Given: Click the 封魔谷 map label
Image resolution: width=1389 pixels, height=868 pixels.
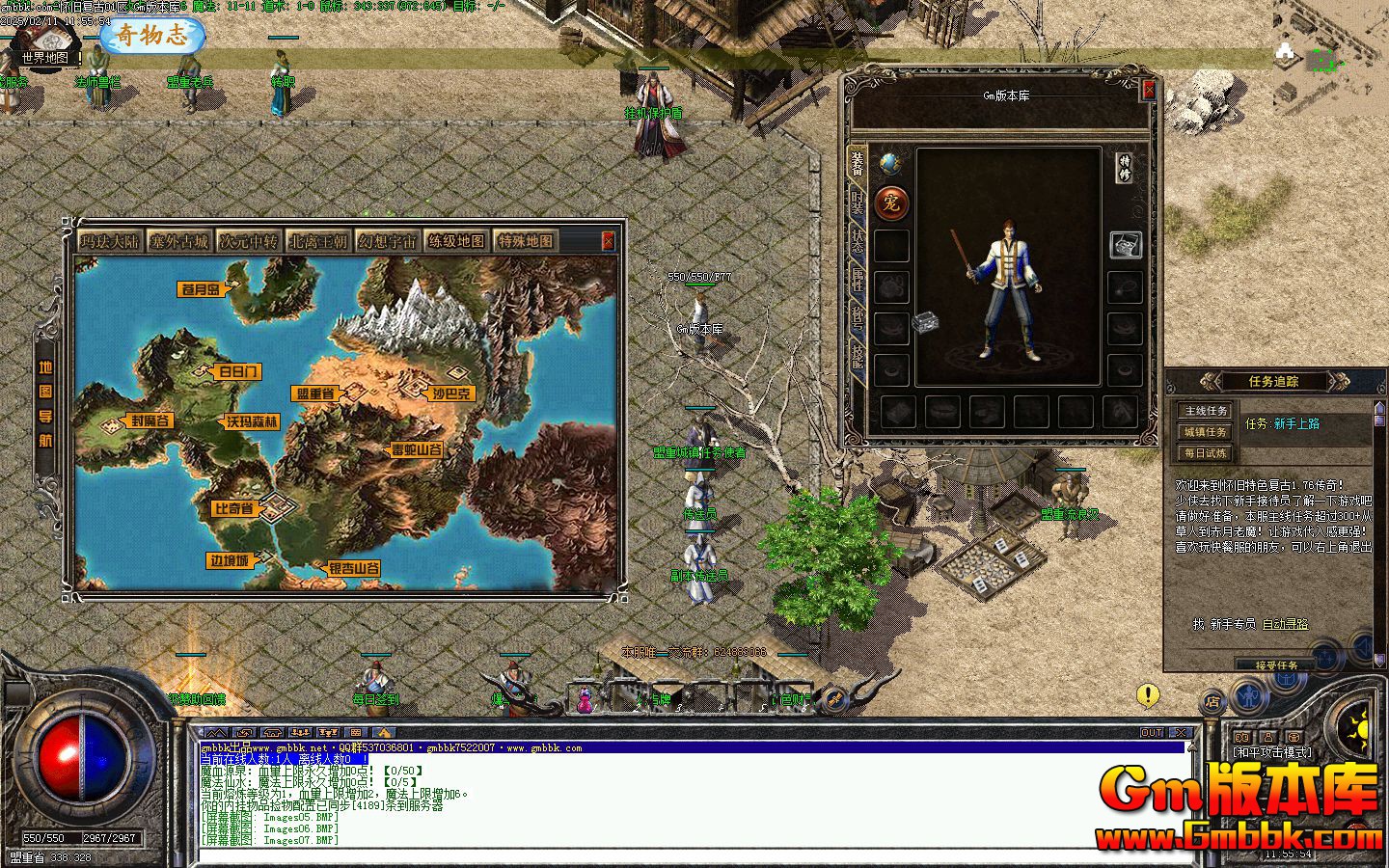Looking at the screenshot, I should coord(150,421).
